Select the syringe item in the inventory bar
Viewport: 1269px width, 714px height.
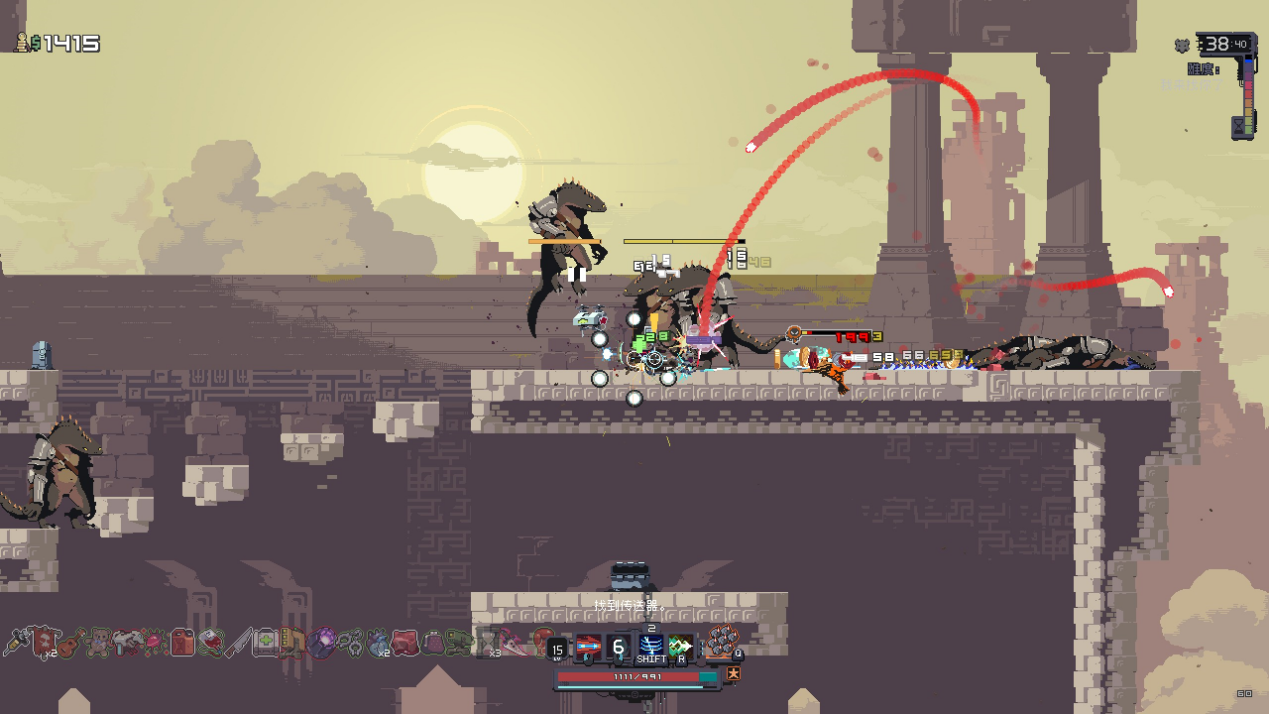click(15, 642)
